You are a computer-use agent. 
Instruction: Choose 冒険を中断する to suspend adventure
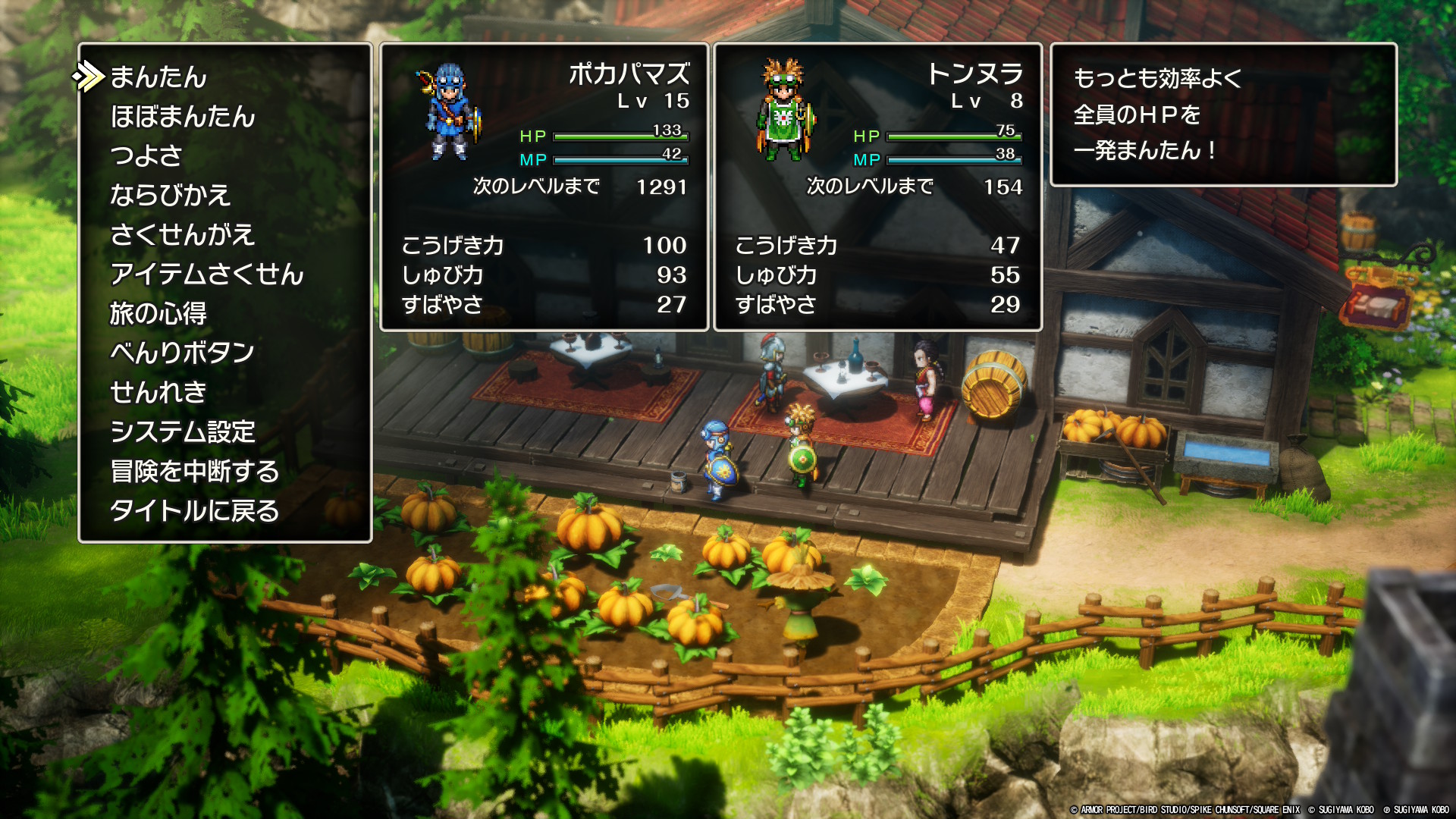(195, 471)
